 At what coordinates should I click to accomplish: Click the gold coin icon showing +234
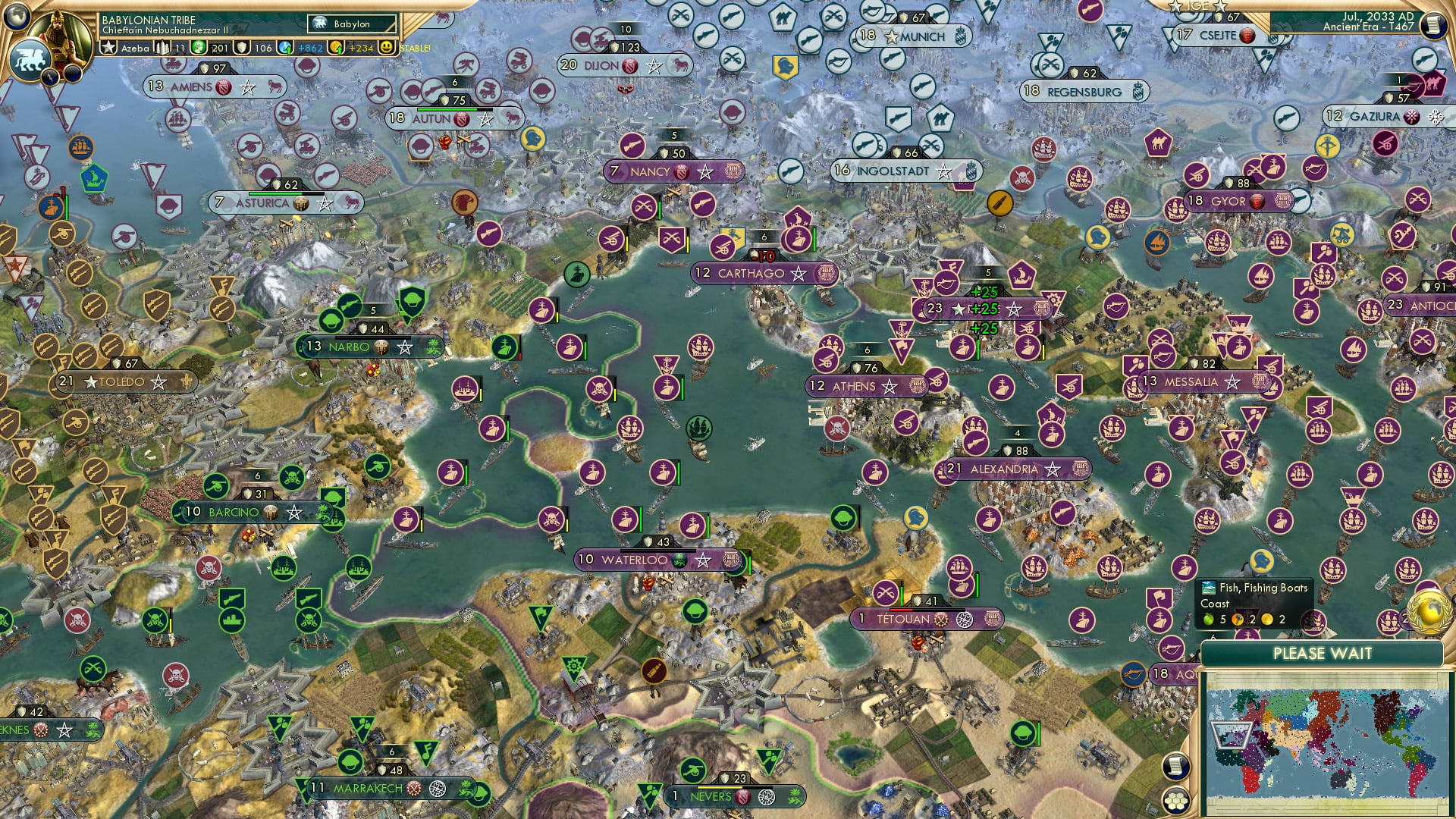tap(335, 49)
